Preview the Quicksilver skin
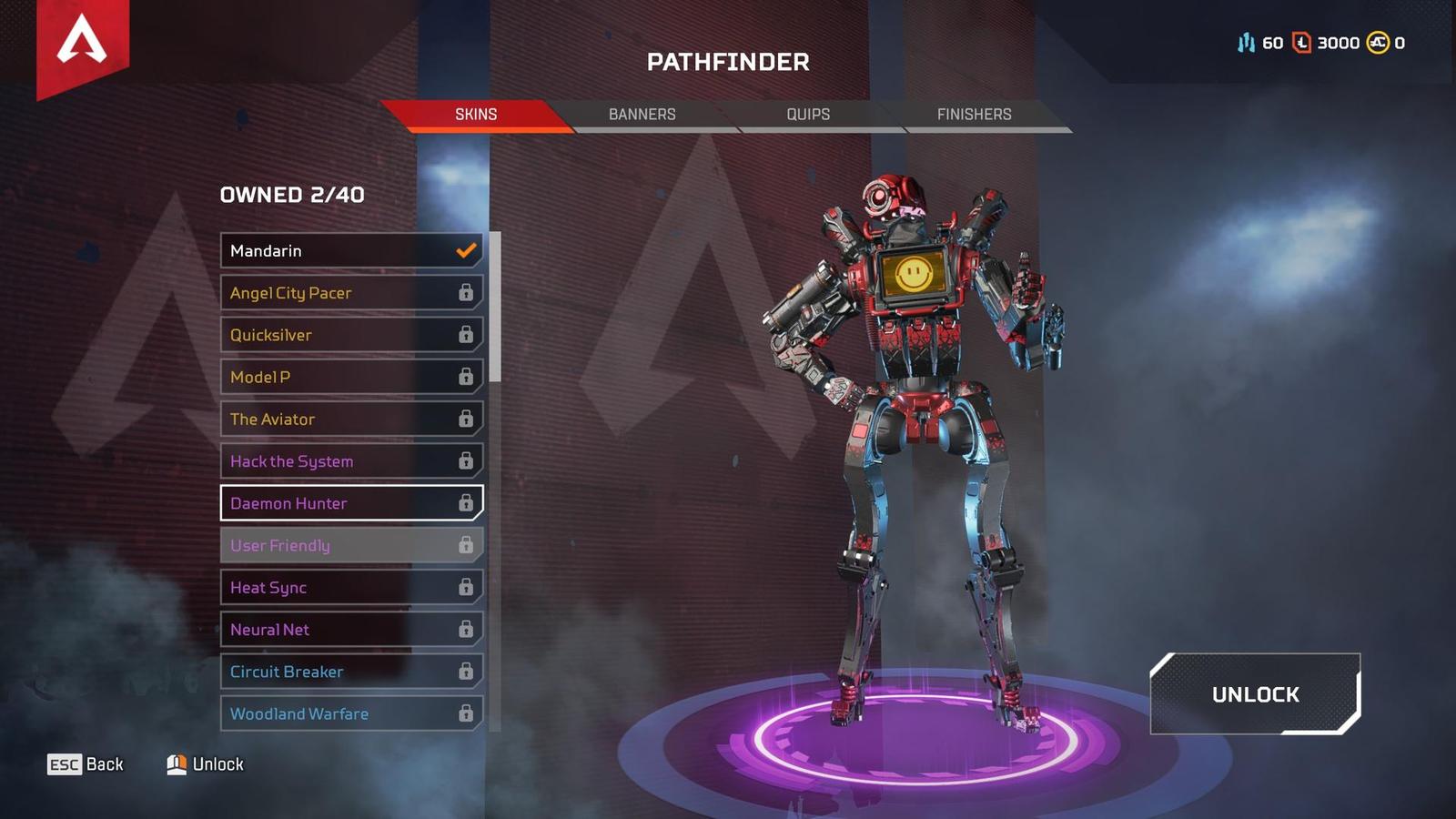The width and height of the screenshot is (1456, 819). pyautogui.click(x=351, y=335)
